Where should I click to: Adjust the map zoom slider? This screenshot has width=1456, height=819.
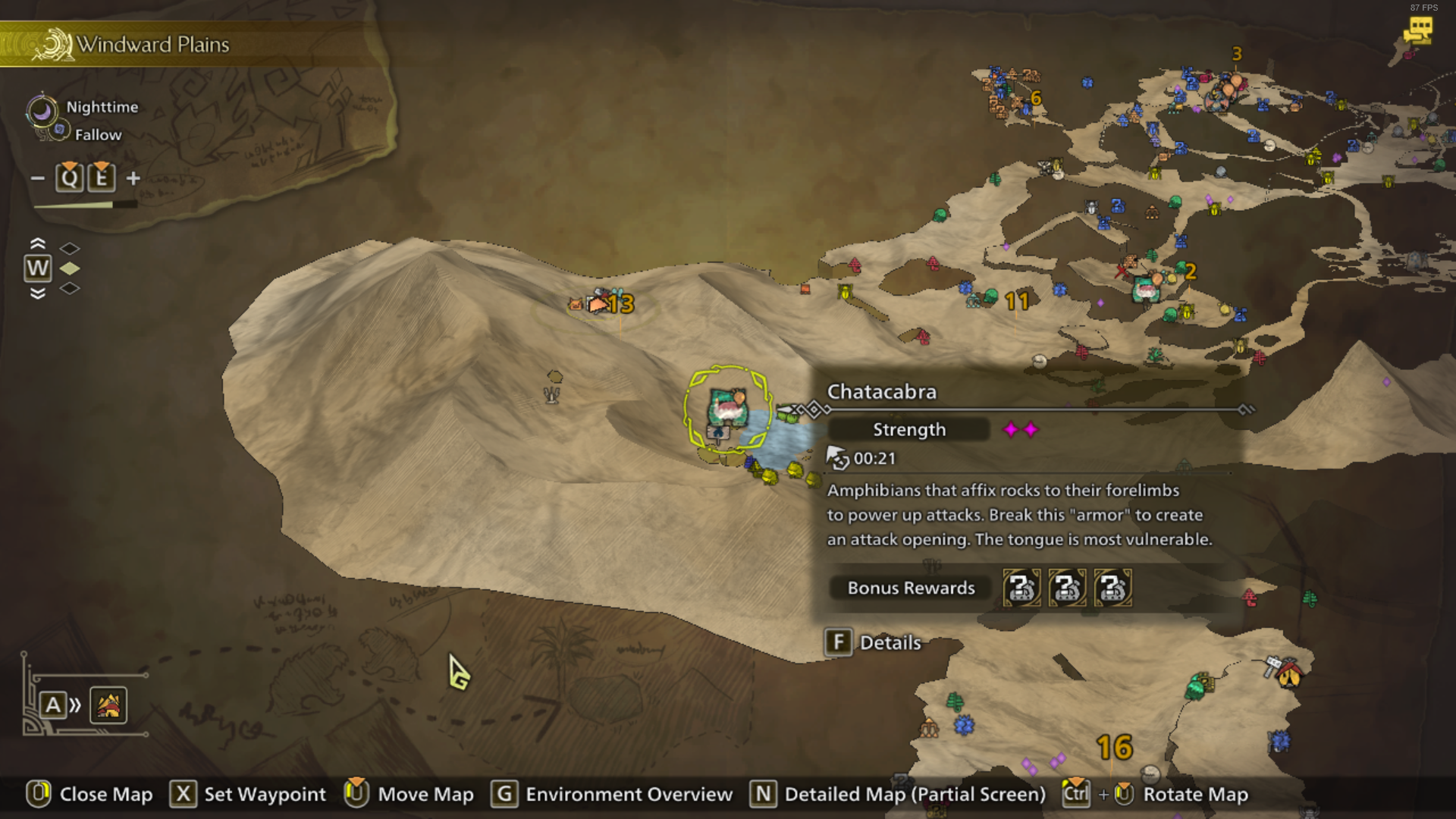point(86,203)
